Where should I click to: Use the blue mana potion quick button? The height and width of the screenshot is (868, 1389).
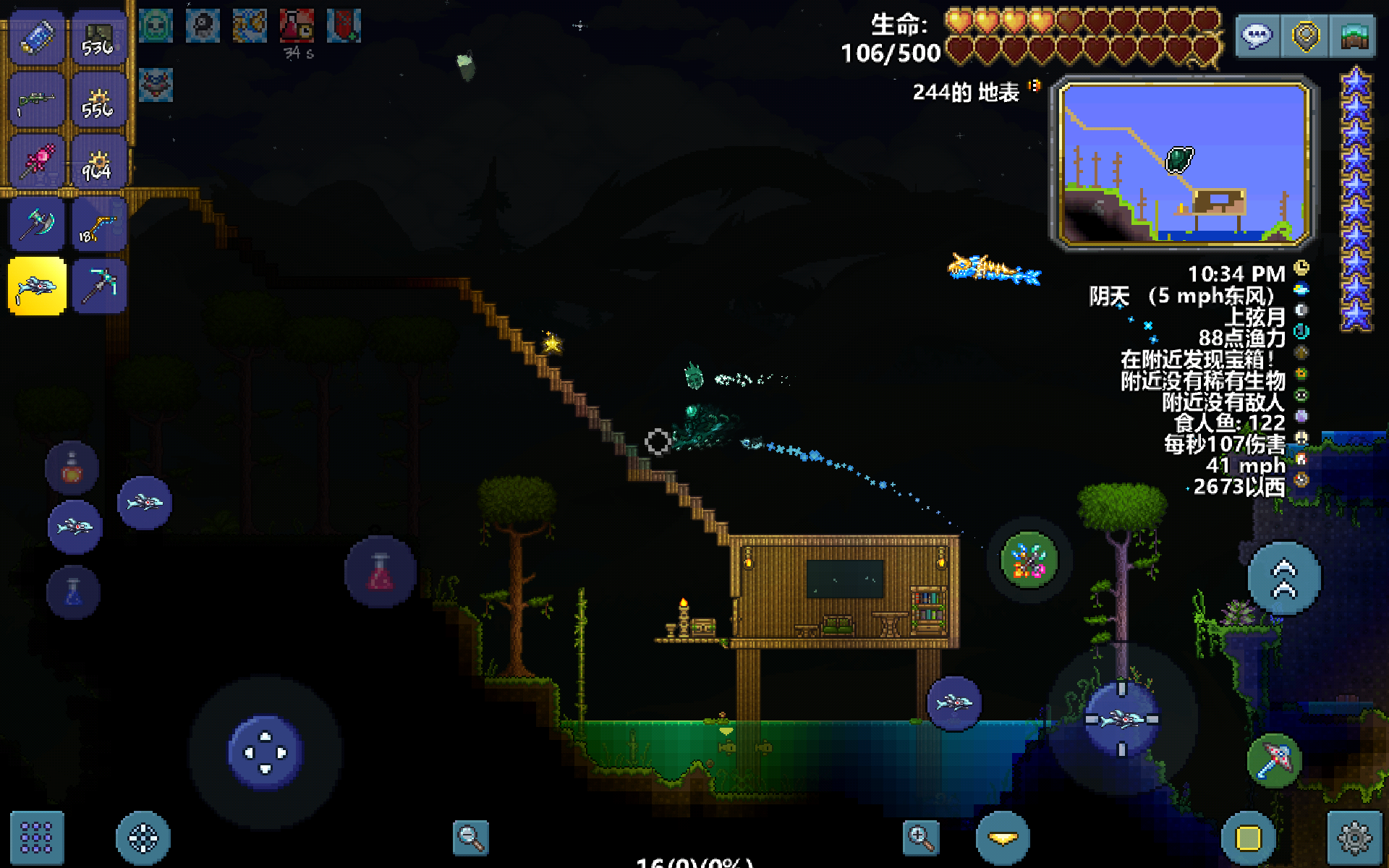click(73, 592)
